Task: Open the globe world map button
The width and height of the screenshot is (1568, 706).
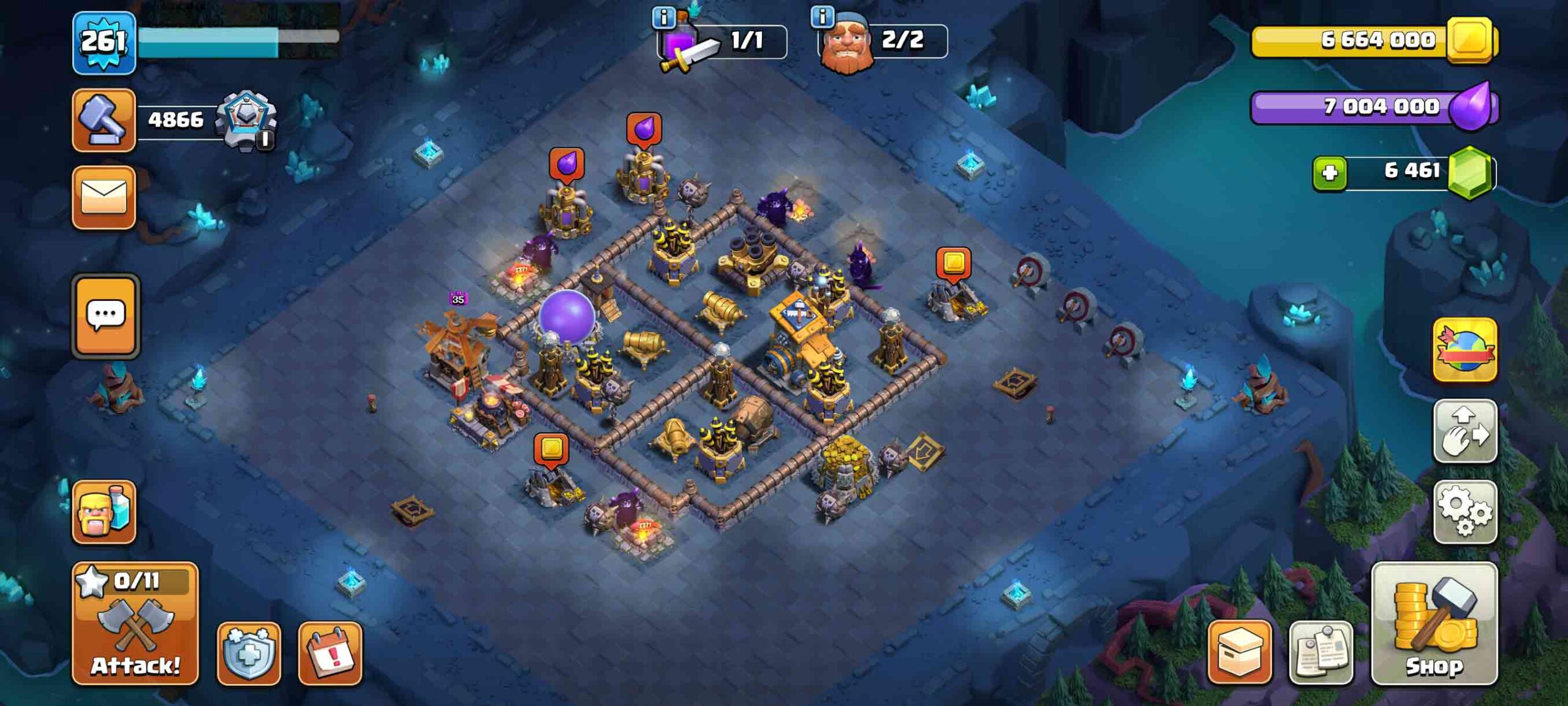Action: tap(1464, 350)
